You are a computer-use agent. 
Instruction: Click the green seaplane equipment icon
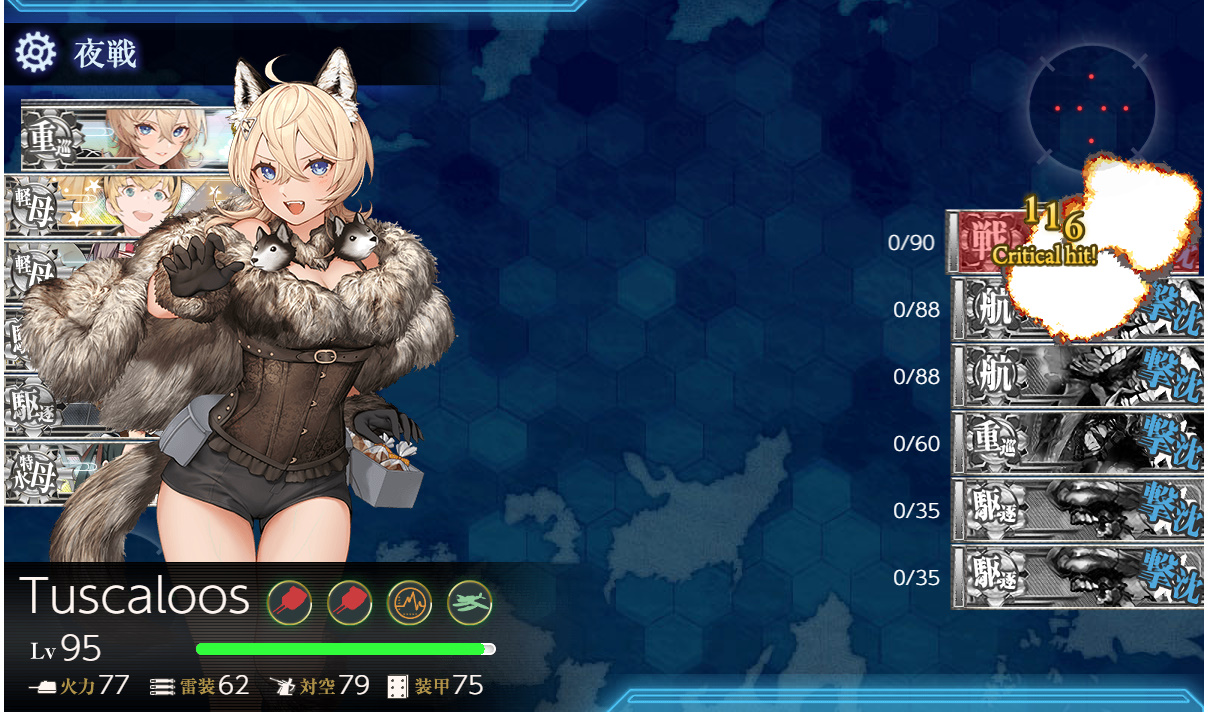(469, 602)
